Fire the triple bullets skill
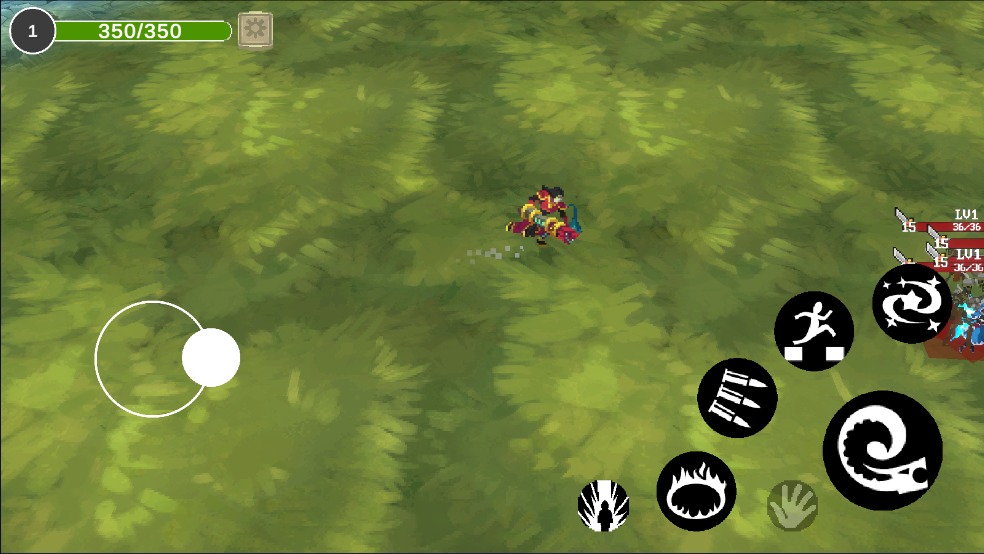Viewport: 984px width, 554px height. pyautogui.click(x=737, y=398)
